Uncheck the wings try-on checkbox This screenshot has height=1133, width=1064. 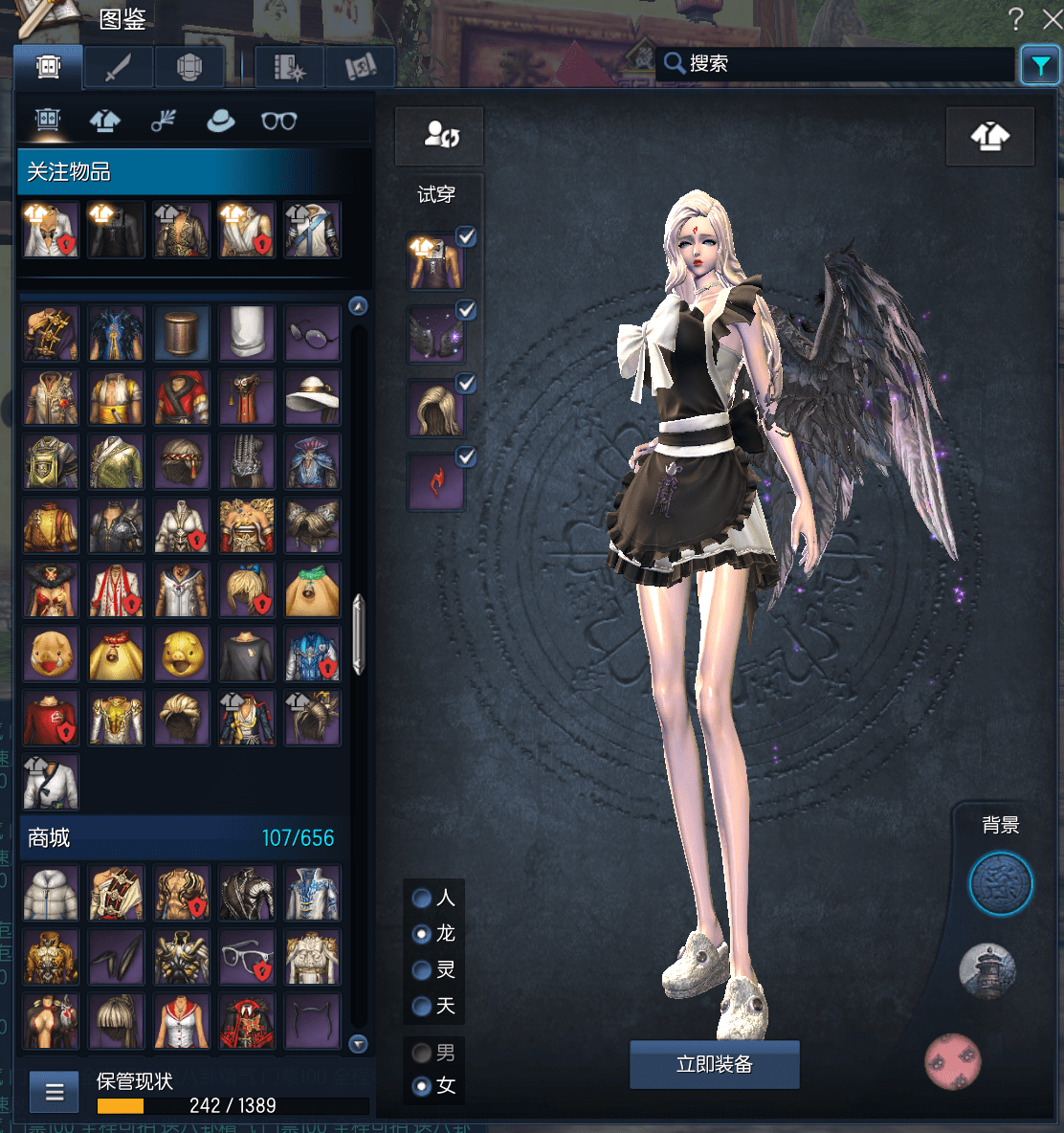[466, 310]
